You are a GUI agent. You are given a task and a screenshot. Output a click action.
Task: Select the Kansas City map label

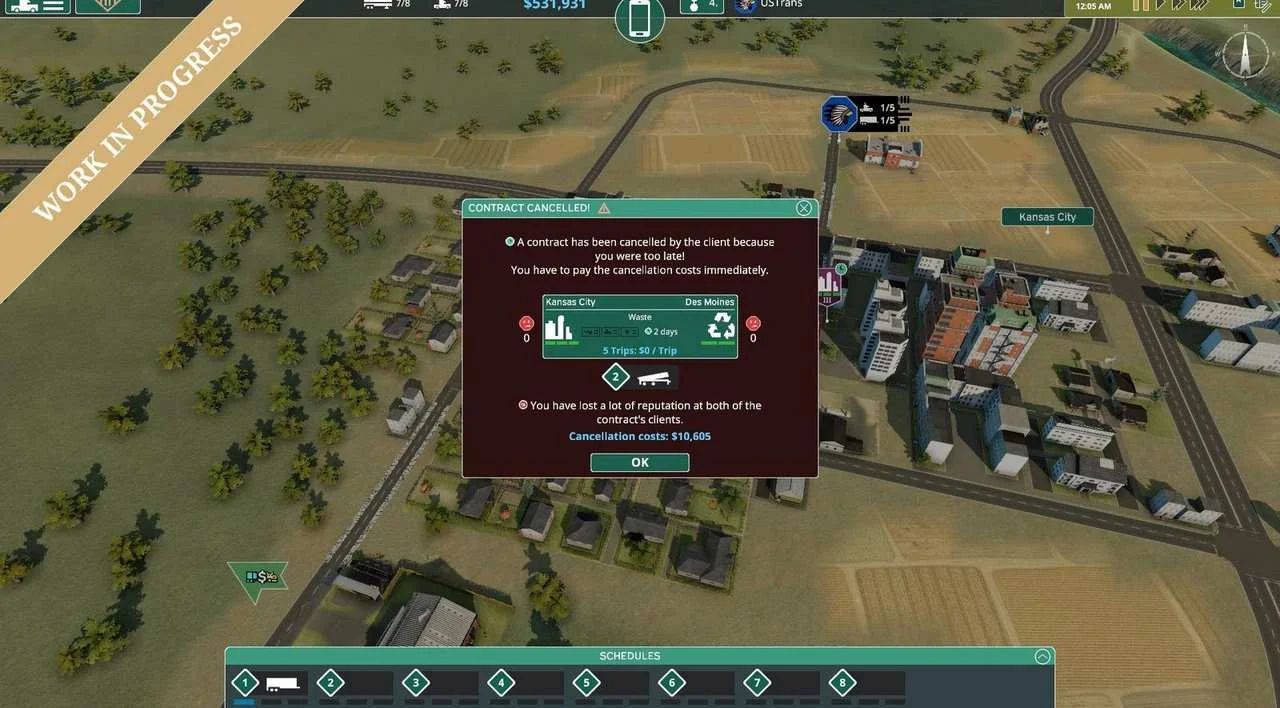coord(1047,217)
